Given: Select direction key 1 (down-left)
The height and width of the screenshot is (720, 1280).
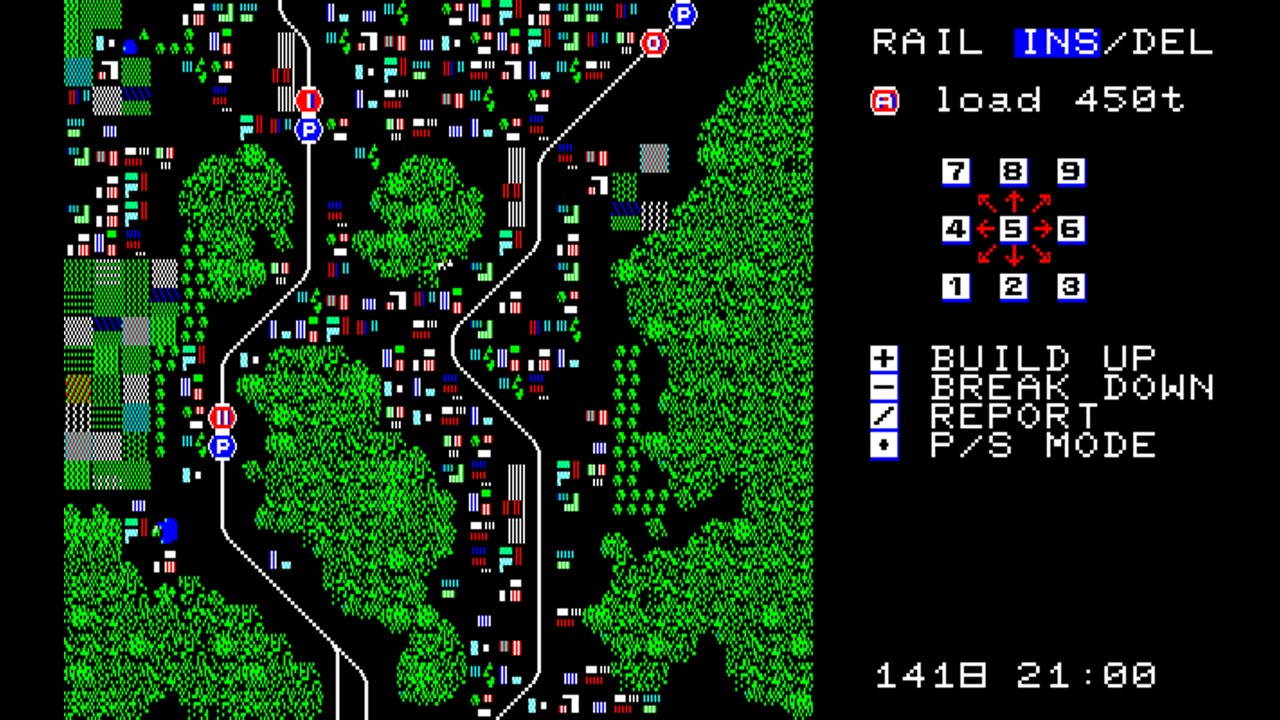Looking at the screenshot, I should click(956, 287).
